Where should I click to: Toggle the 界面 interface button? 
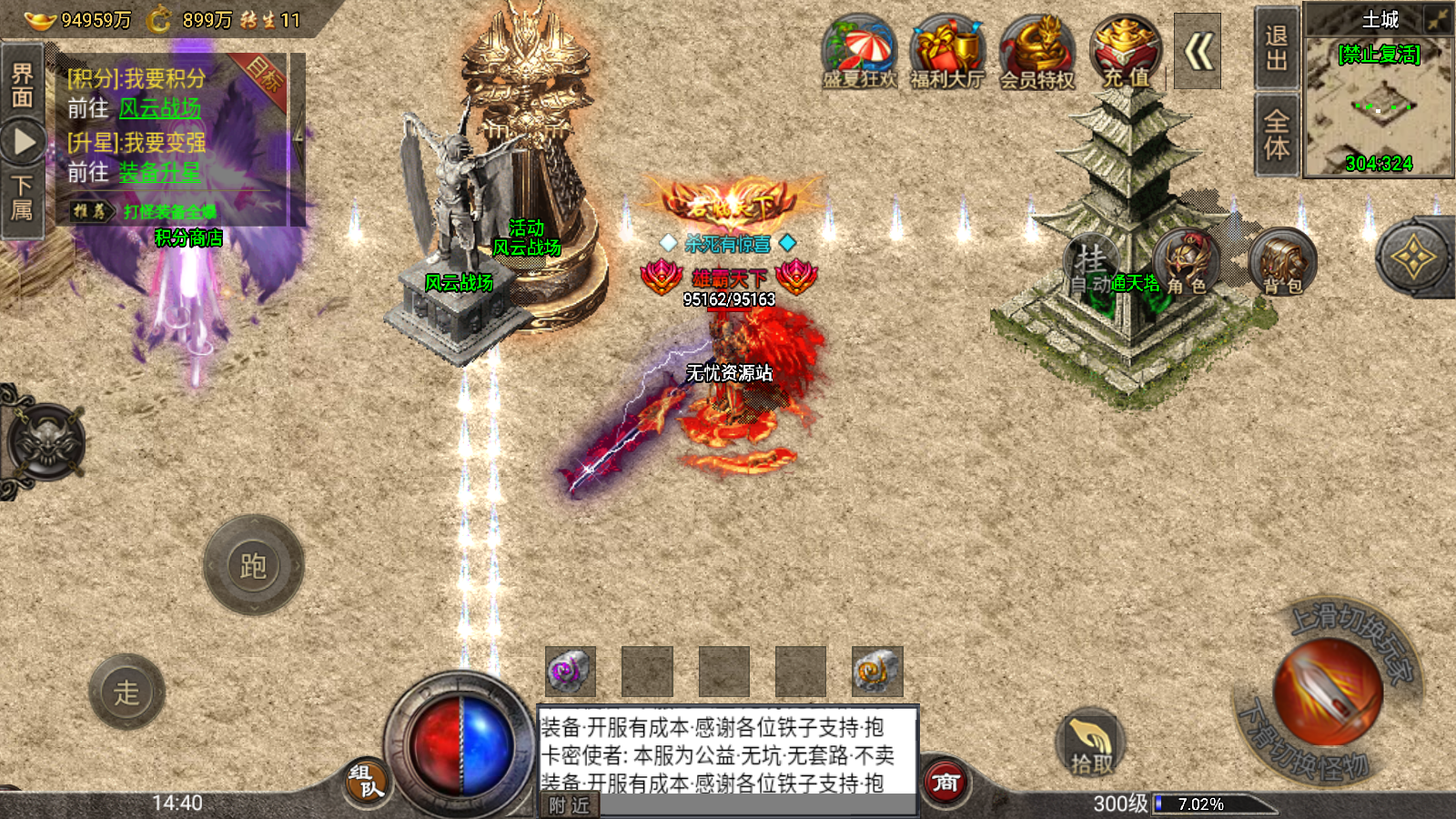[22, 85]
